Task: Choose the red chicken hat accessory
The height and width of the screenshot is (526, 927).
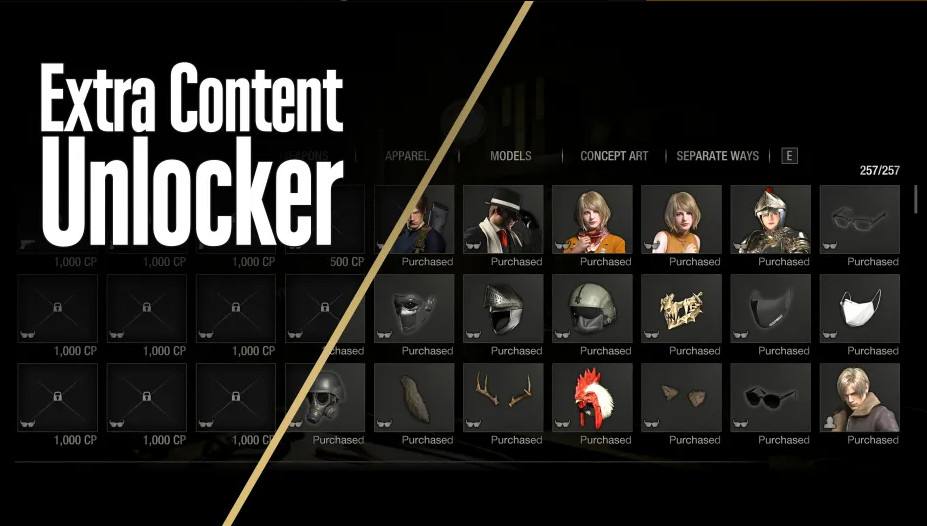Action: coord(592,397)
